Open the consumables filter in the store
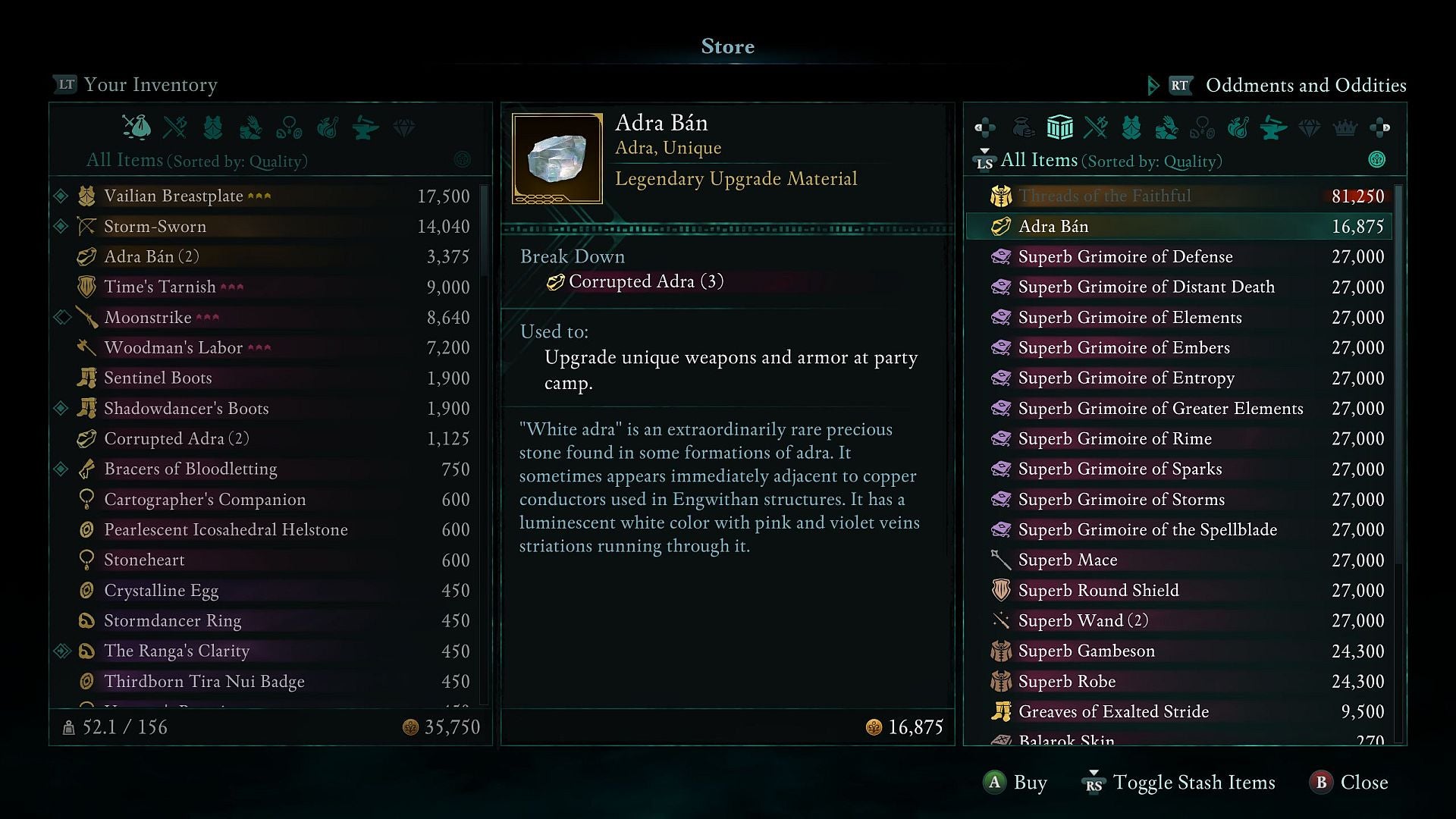1456x819 pixels. pyautogui.click(x=1240, y=127)
